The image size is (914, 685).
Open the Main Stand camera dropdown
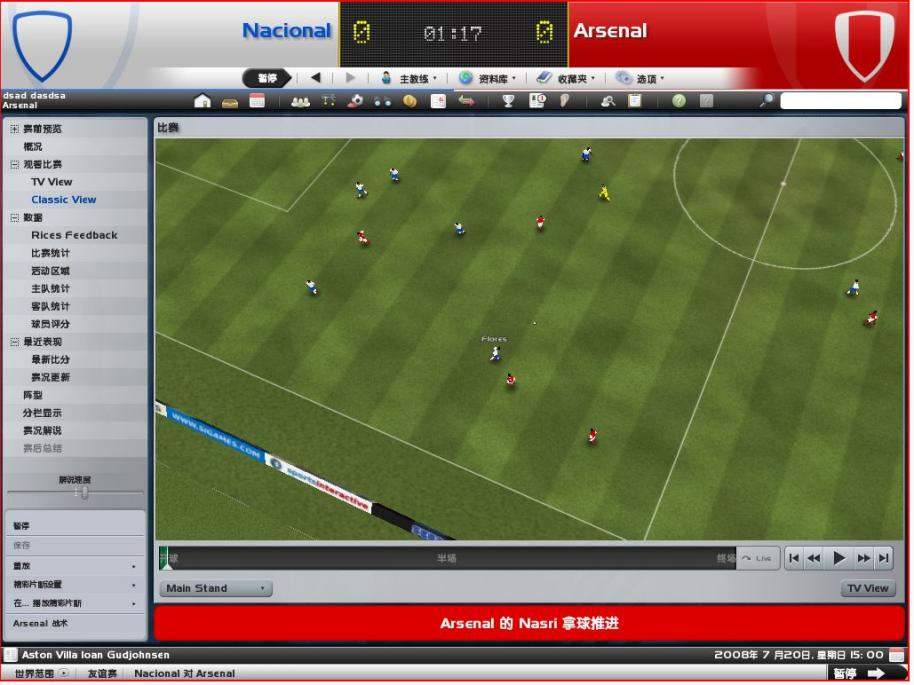click(215, 589)
